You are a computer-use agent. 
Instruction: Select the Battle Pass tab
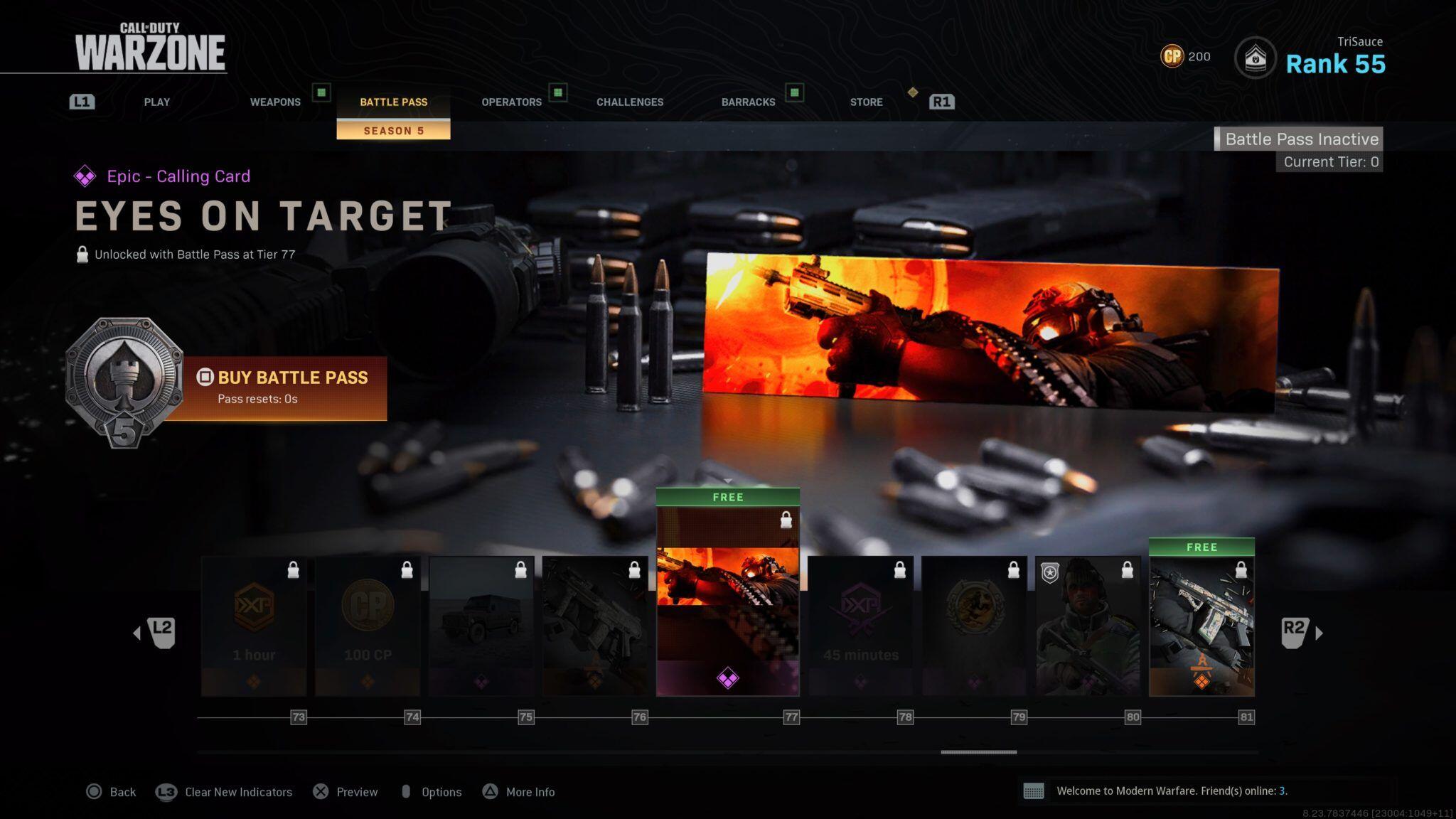pos(393,102)
